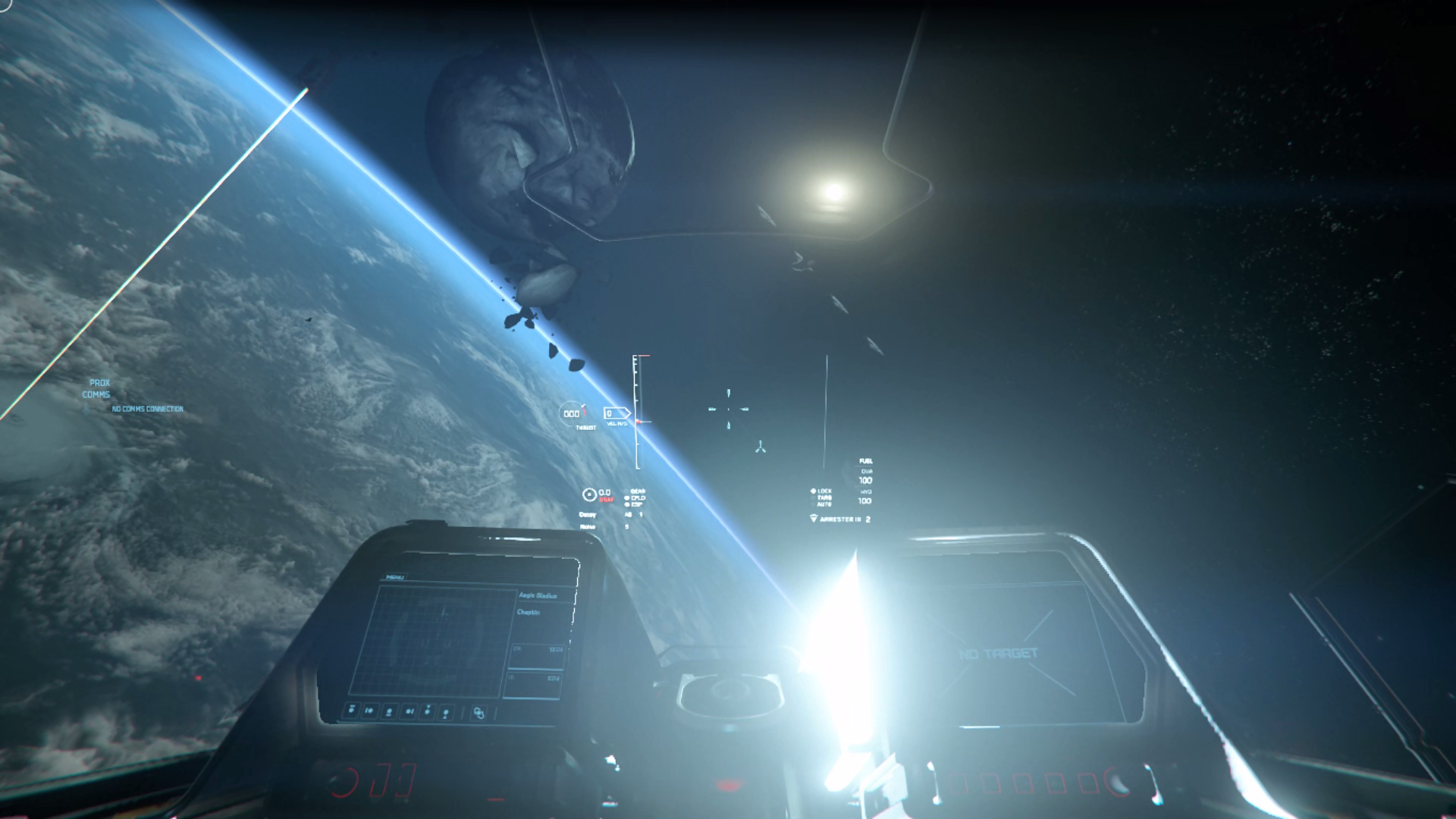The height and width of the screenshot is (819, 1456).
Task: Select the Chapkin pilot entry on the radar panel
Action: pos(529,612)
